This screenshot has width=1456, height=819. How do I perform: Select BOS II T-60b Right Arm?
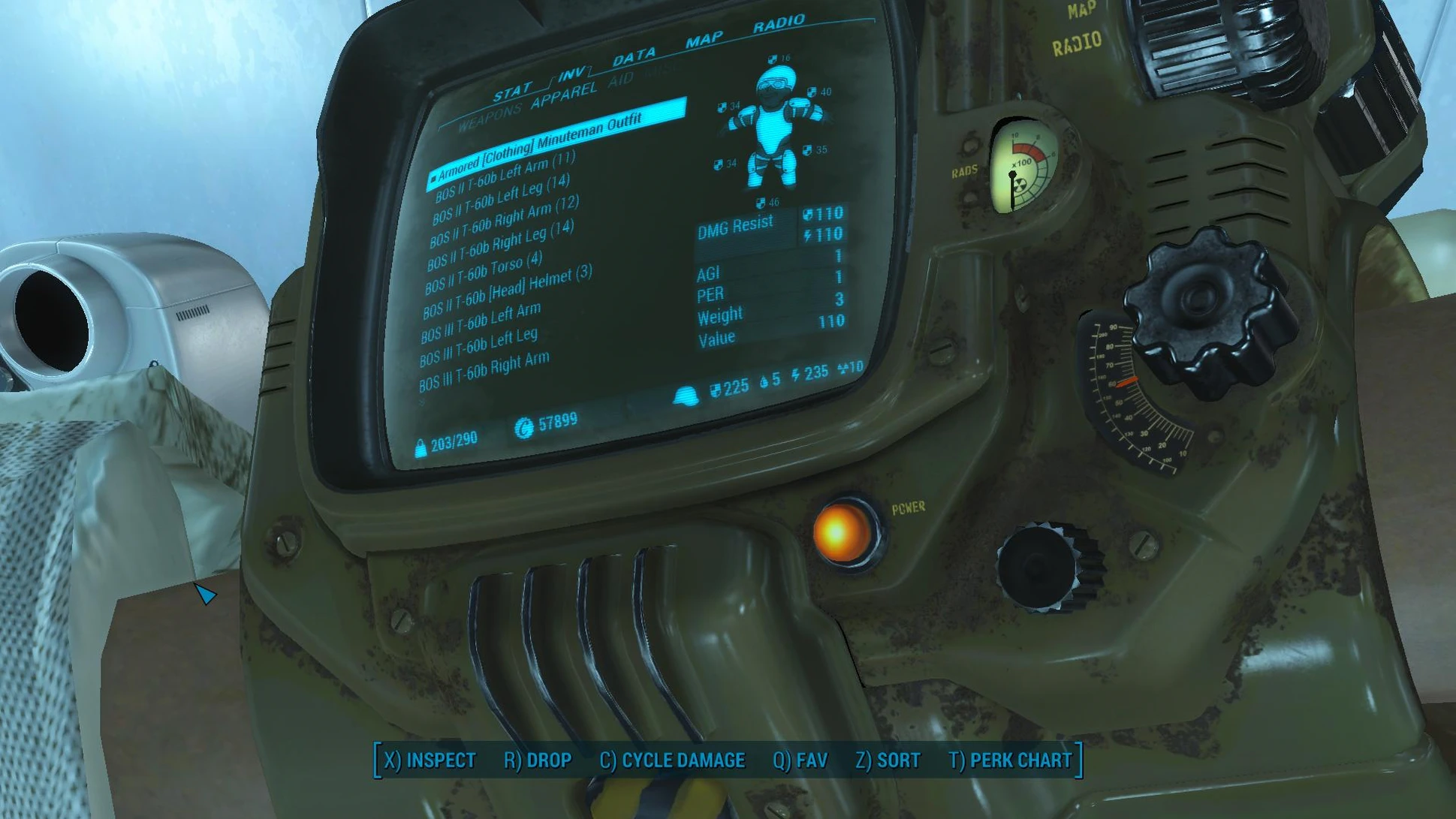504,219
